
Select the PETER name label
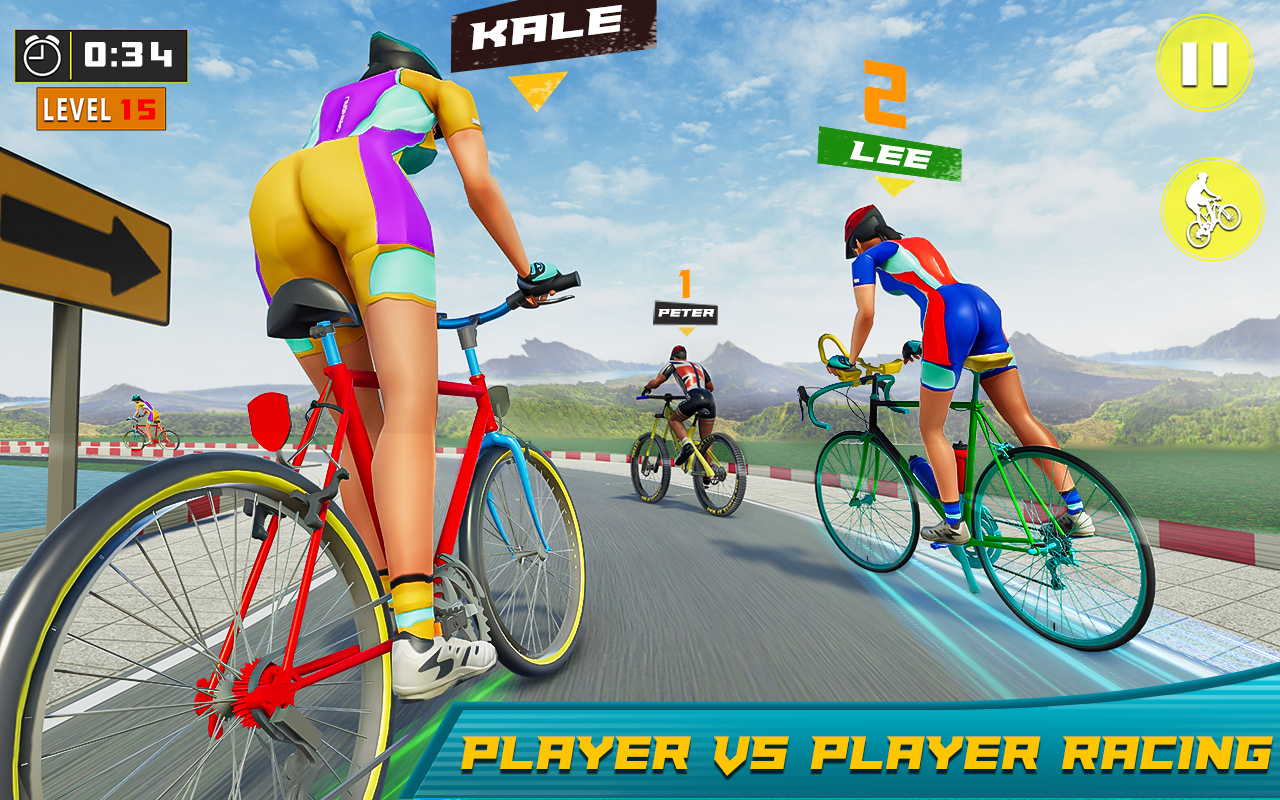[x=684, y=315]
